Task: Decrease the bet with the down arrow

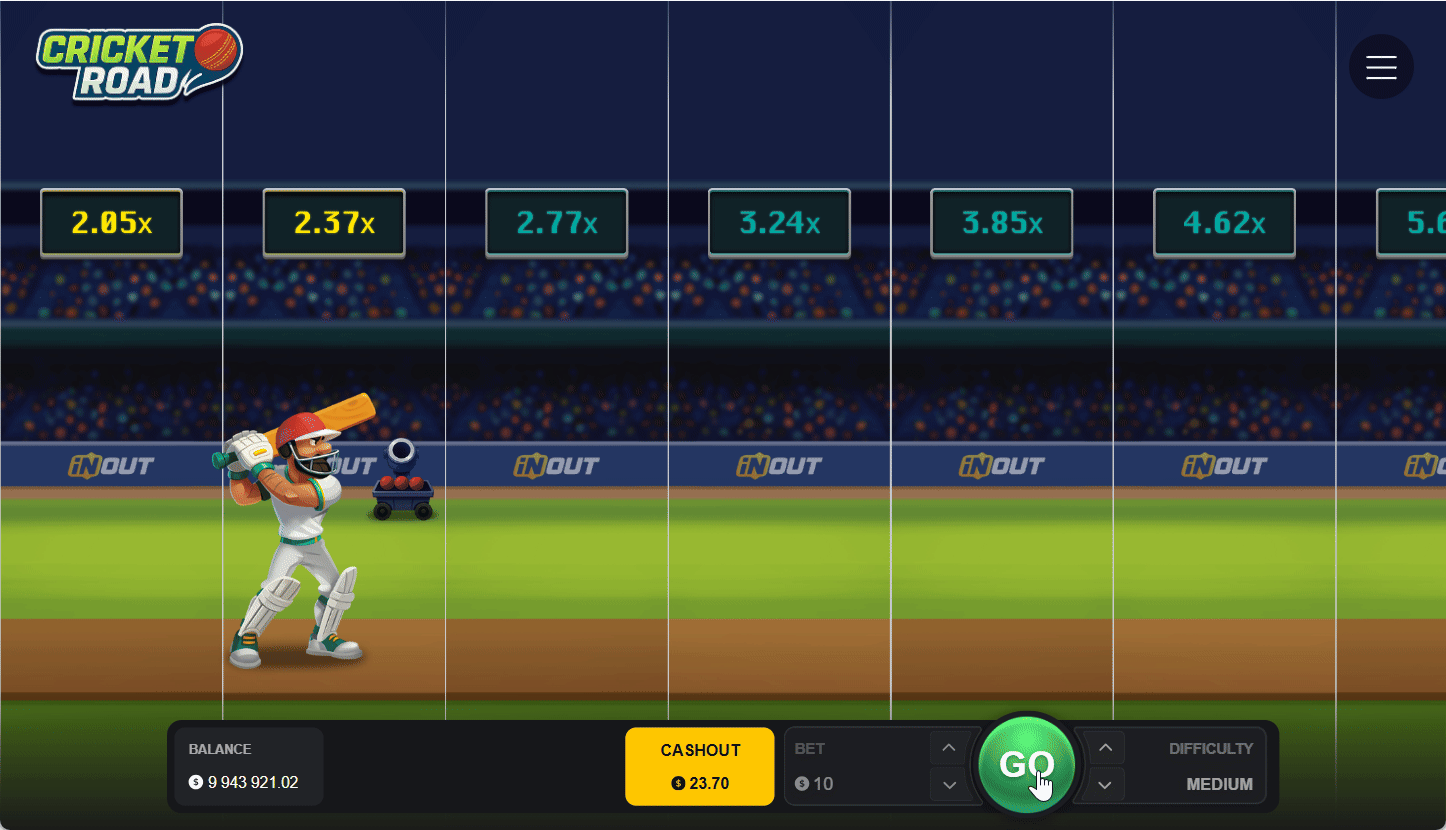Action: [948, 785]
